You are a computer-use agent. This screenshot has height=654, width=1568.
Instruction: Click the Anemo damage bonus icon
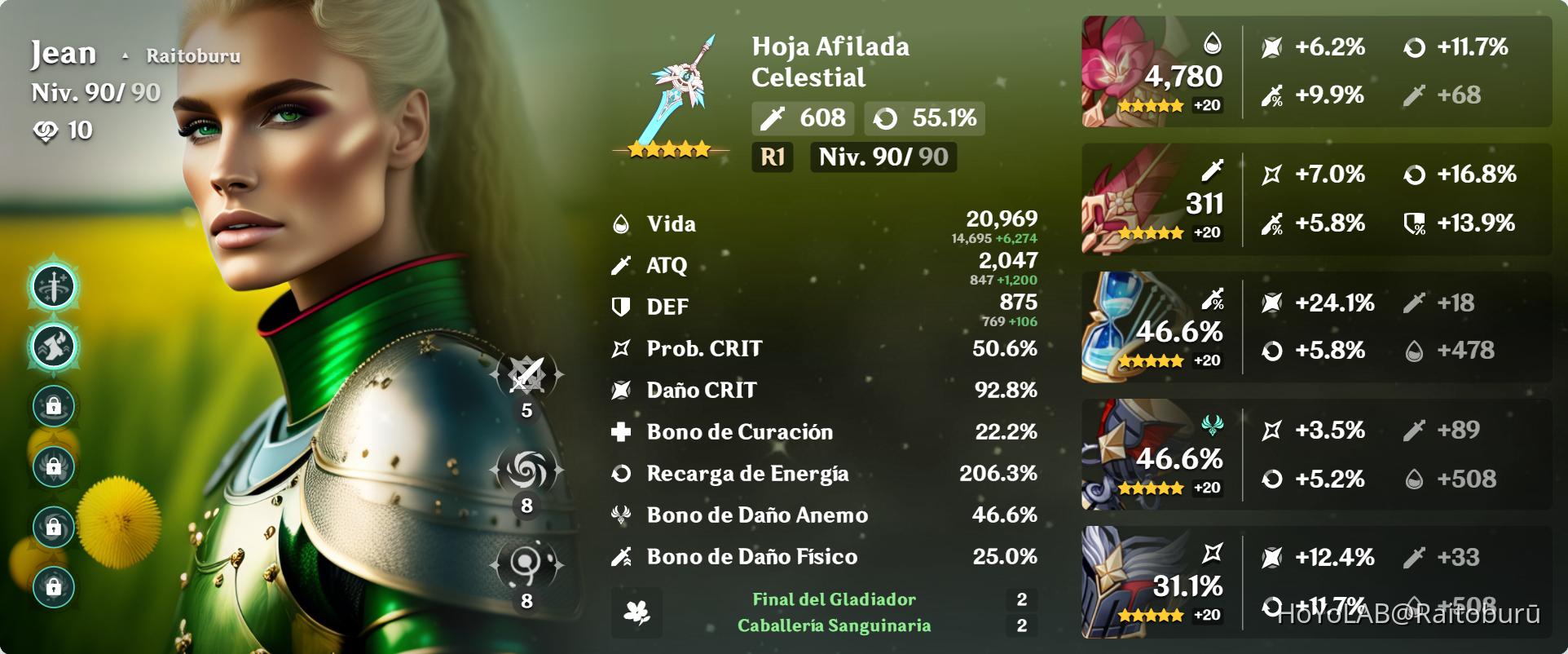tap(623, 514)
